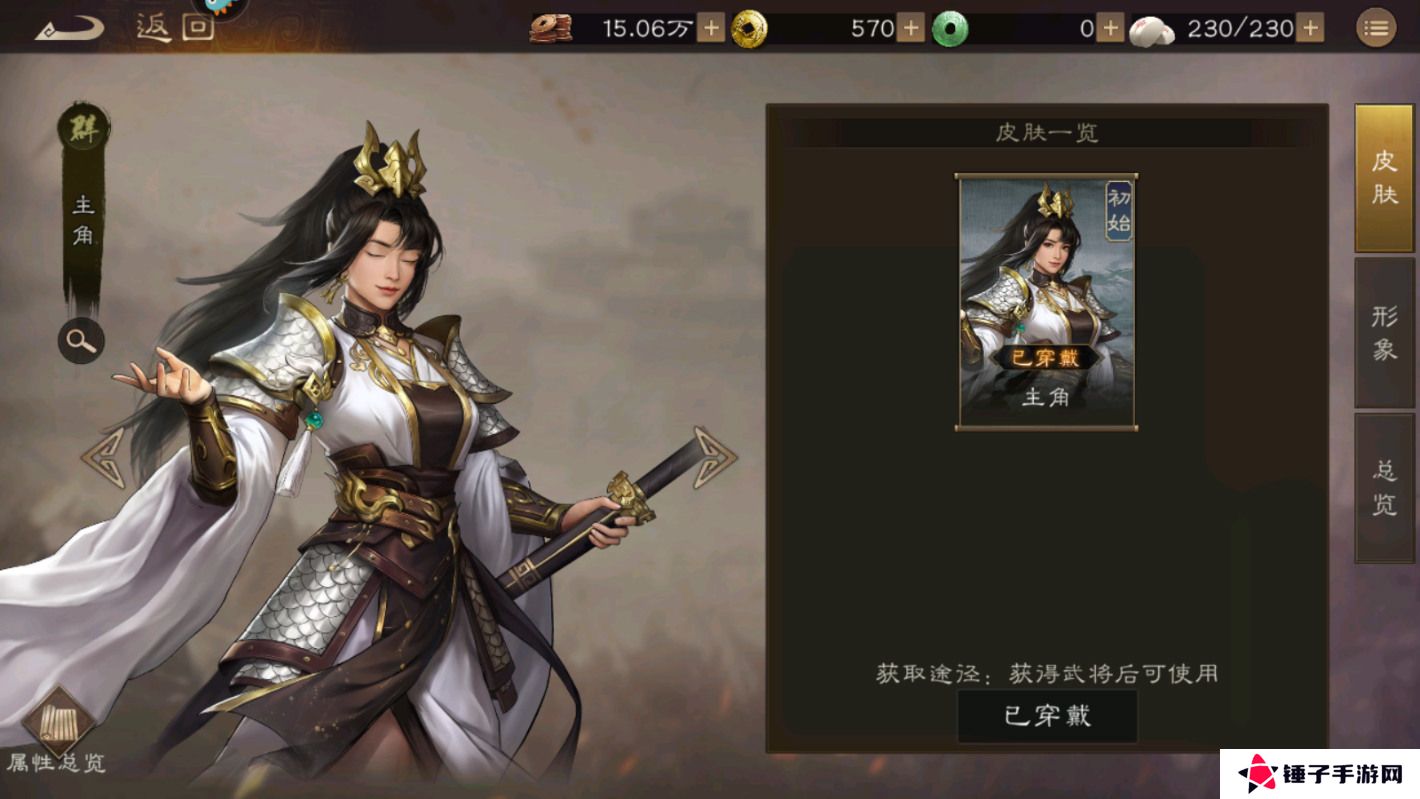1420x799 pixels.
Task: Open the main menu via hamburger icon
Action: tap(1377, 27)
